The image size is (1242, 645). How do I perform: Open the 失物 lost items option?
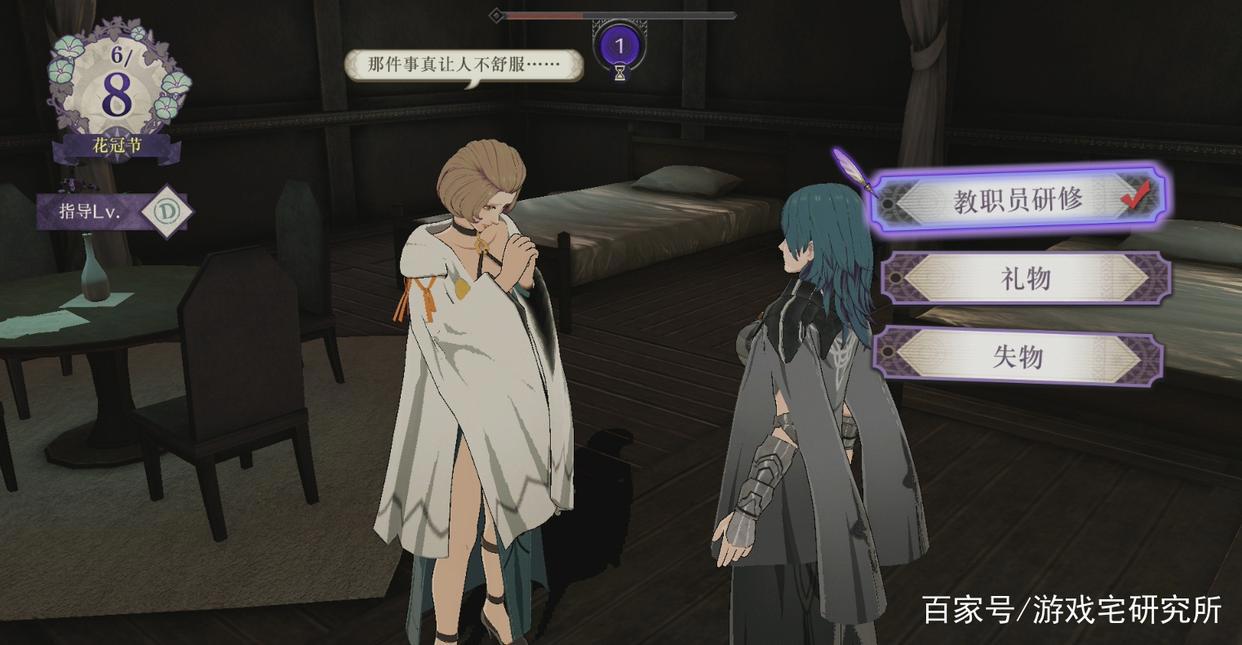1018,356
